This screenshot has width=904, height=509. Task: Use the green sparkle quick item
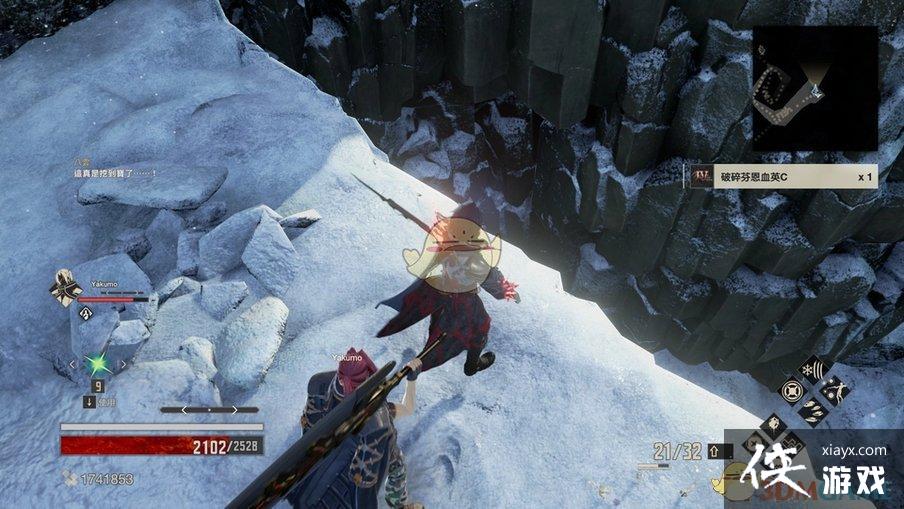(99, 364)
